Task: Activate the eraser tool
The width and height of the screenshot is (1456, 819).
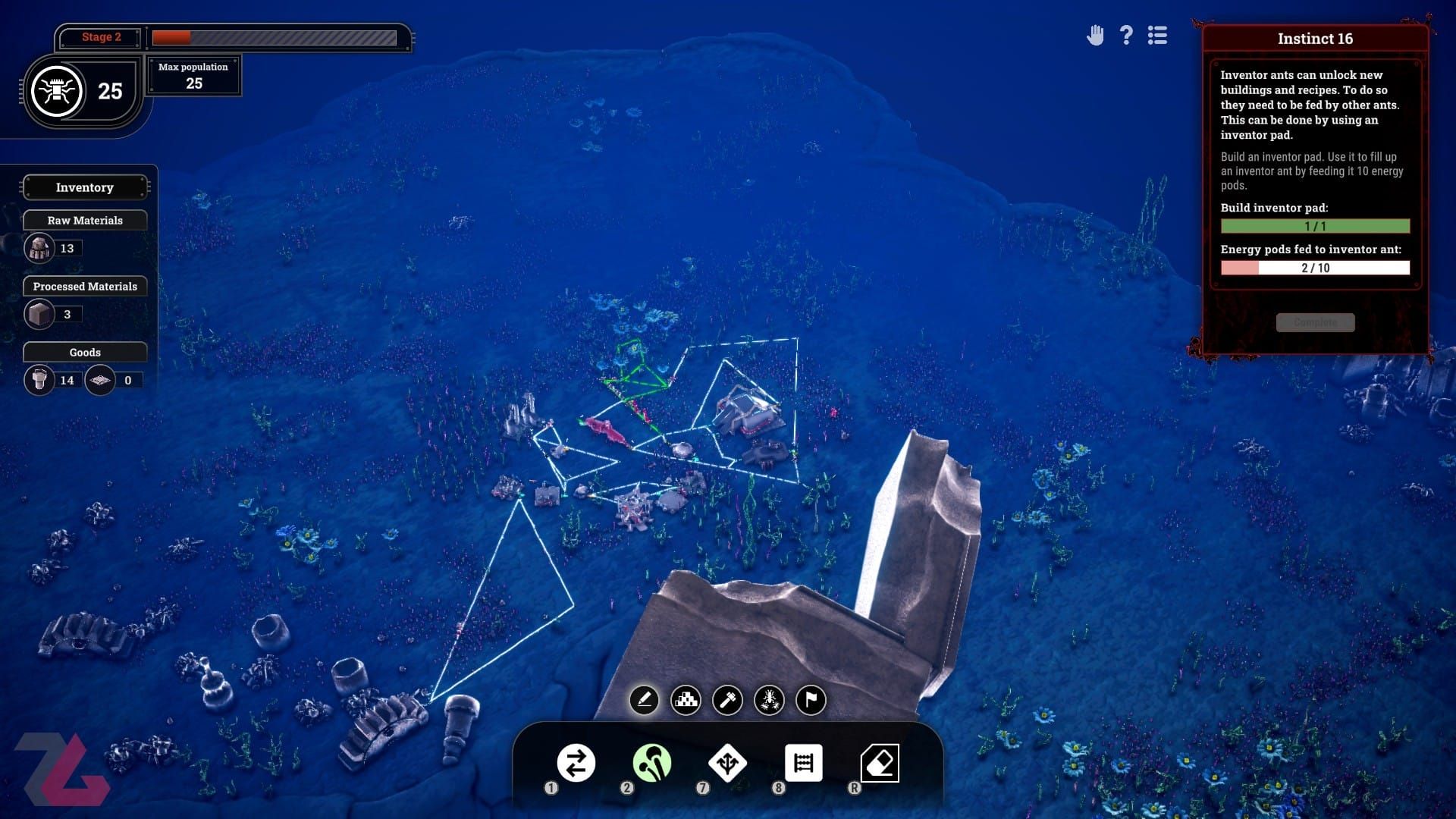Action: 880,763
